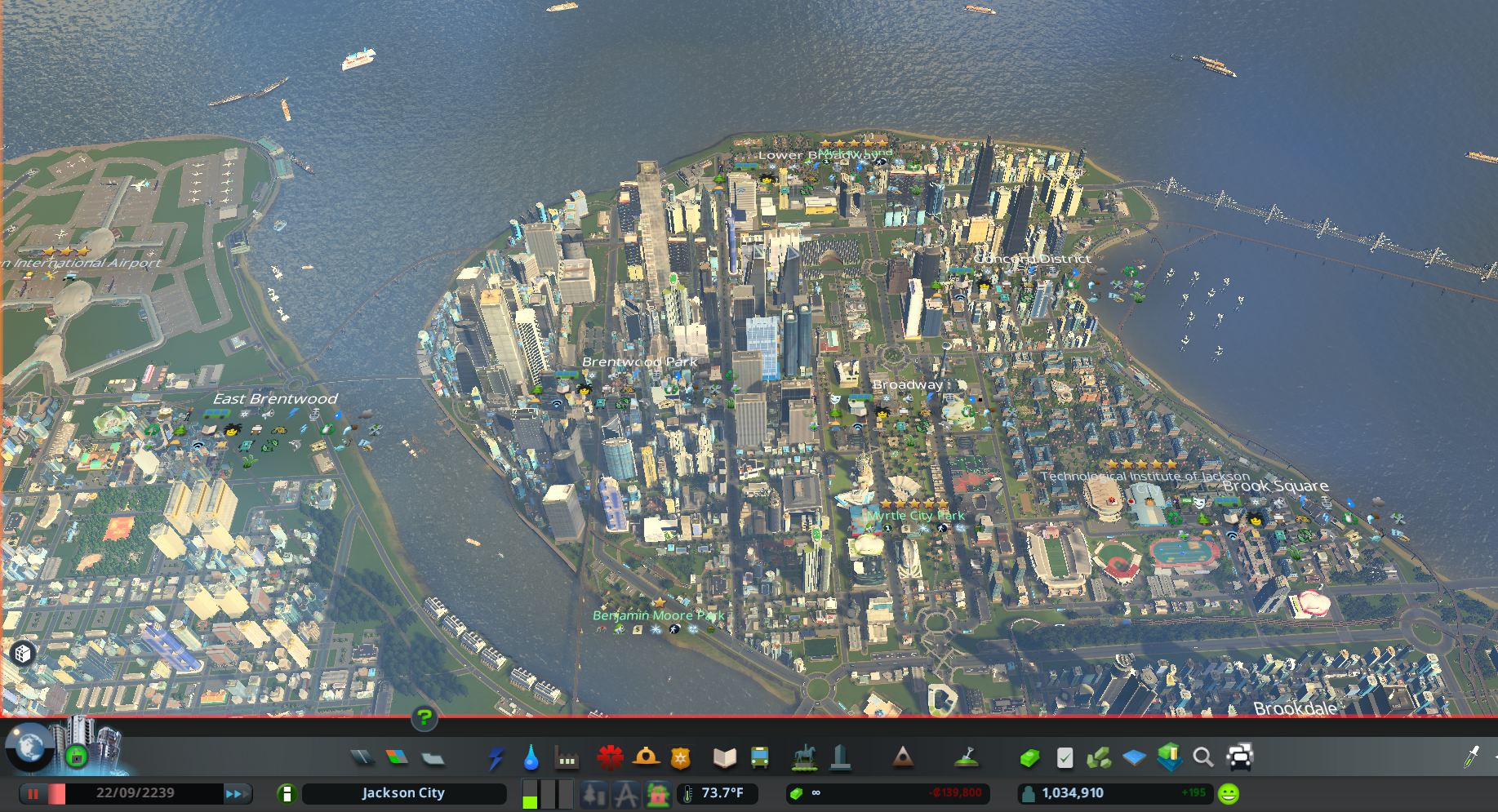
Task: Open the Parks statue menu
Action: tap(805, 757)
